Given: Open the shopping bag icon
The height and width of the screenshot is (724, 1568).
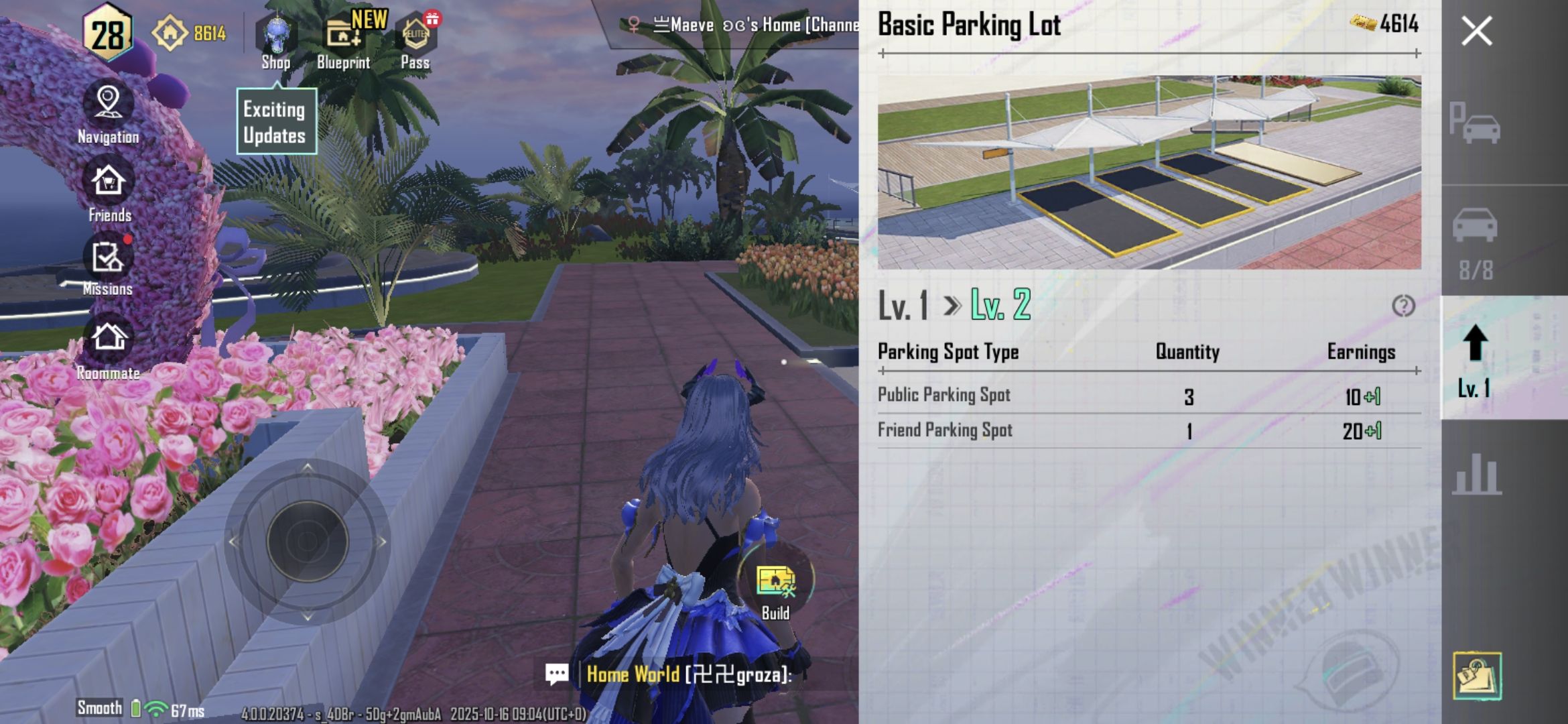Looking at the screenshot, I should (1477, 676).
